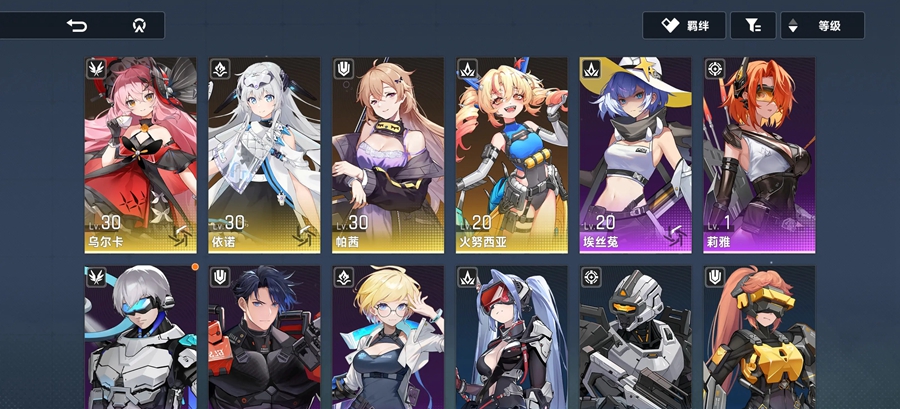This screenshot has width=900, height=409.
Task: Pick the blonde girl with glasses card
Action: [x=388, y=338]
